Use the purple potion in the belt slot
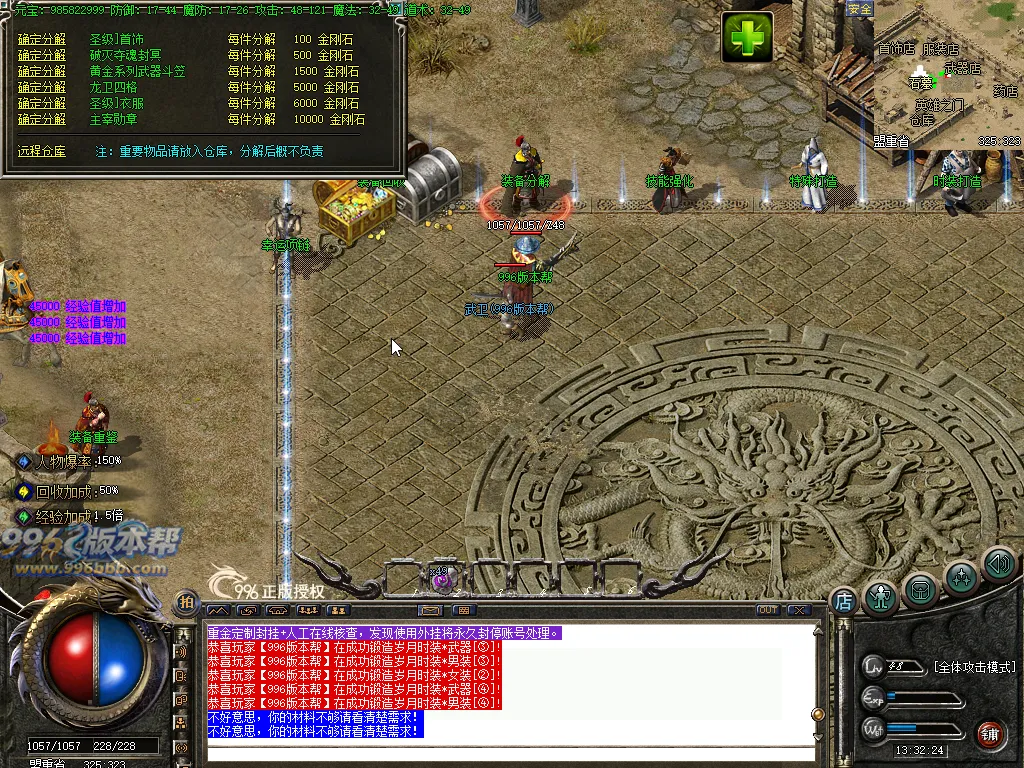This screenshot has width=1024, height=768. coord(441,577)
